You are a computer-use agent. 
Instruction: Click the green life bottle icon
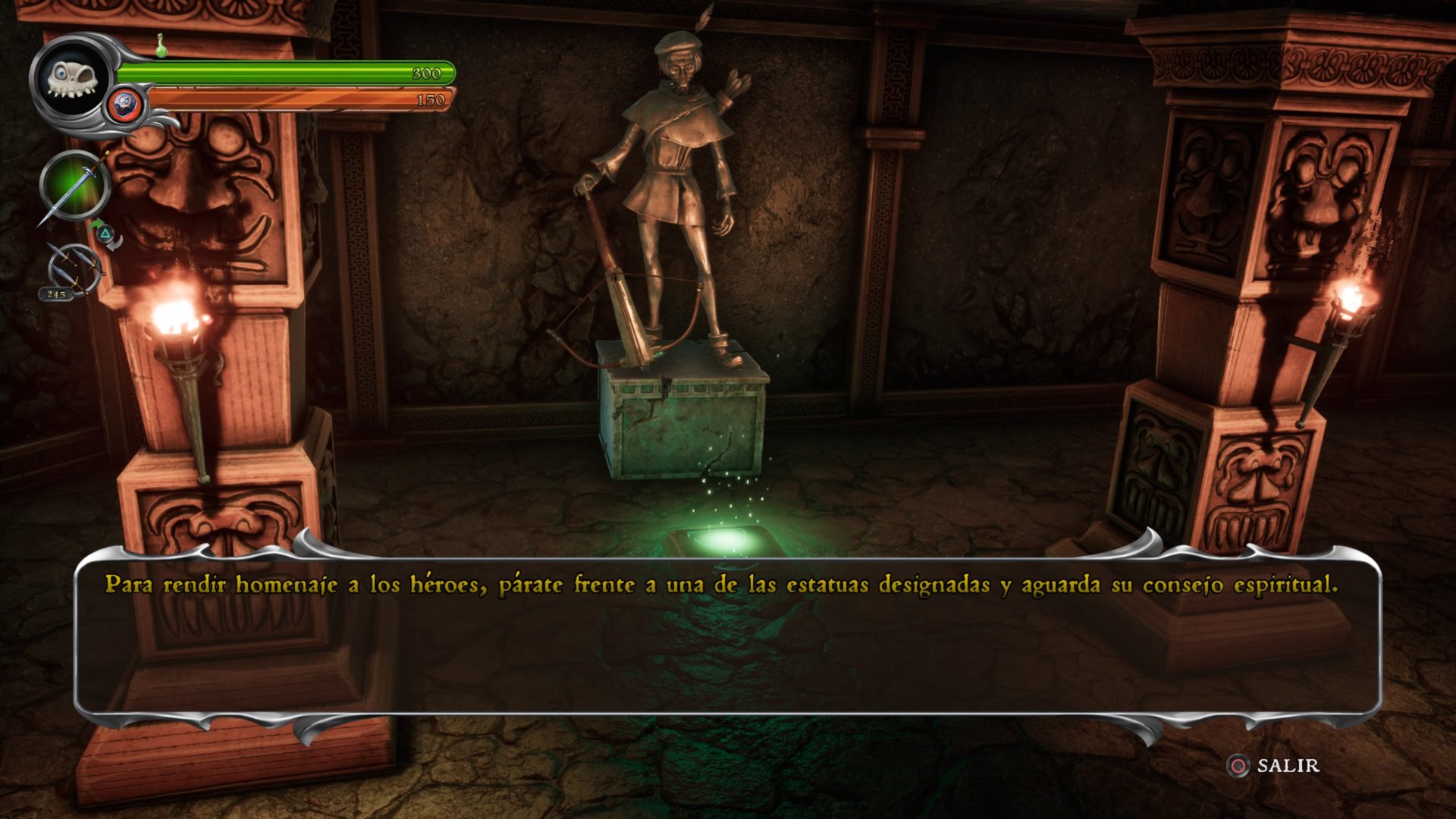pos(162,45)
